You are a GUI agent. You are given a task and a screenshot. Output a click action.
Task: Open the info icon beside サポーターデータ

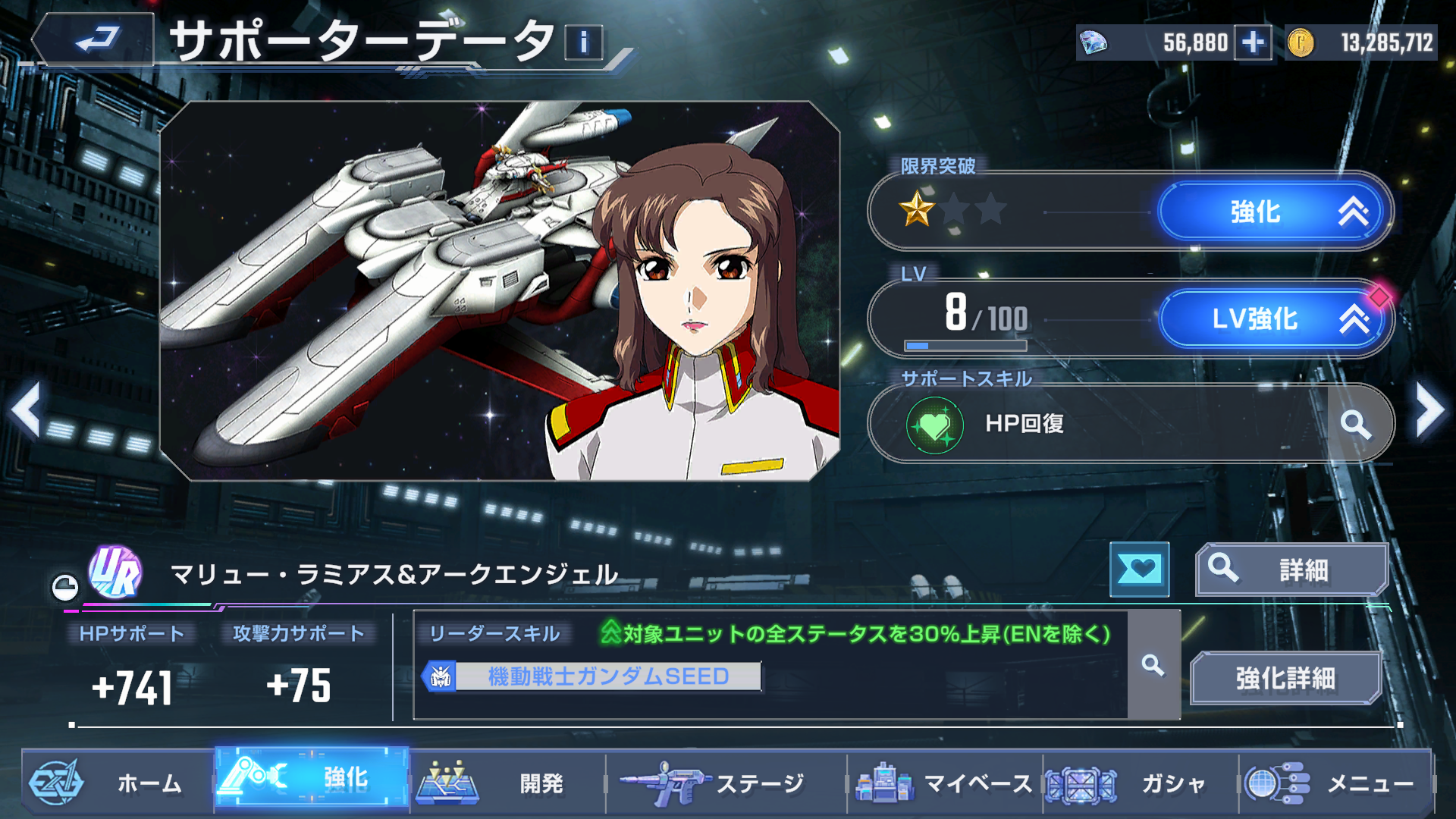tap(583, 42)
